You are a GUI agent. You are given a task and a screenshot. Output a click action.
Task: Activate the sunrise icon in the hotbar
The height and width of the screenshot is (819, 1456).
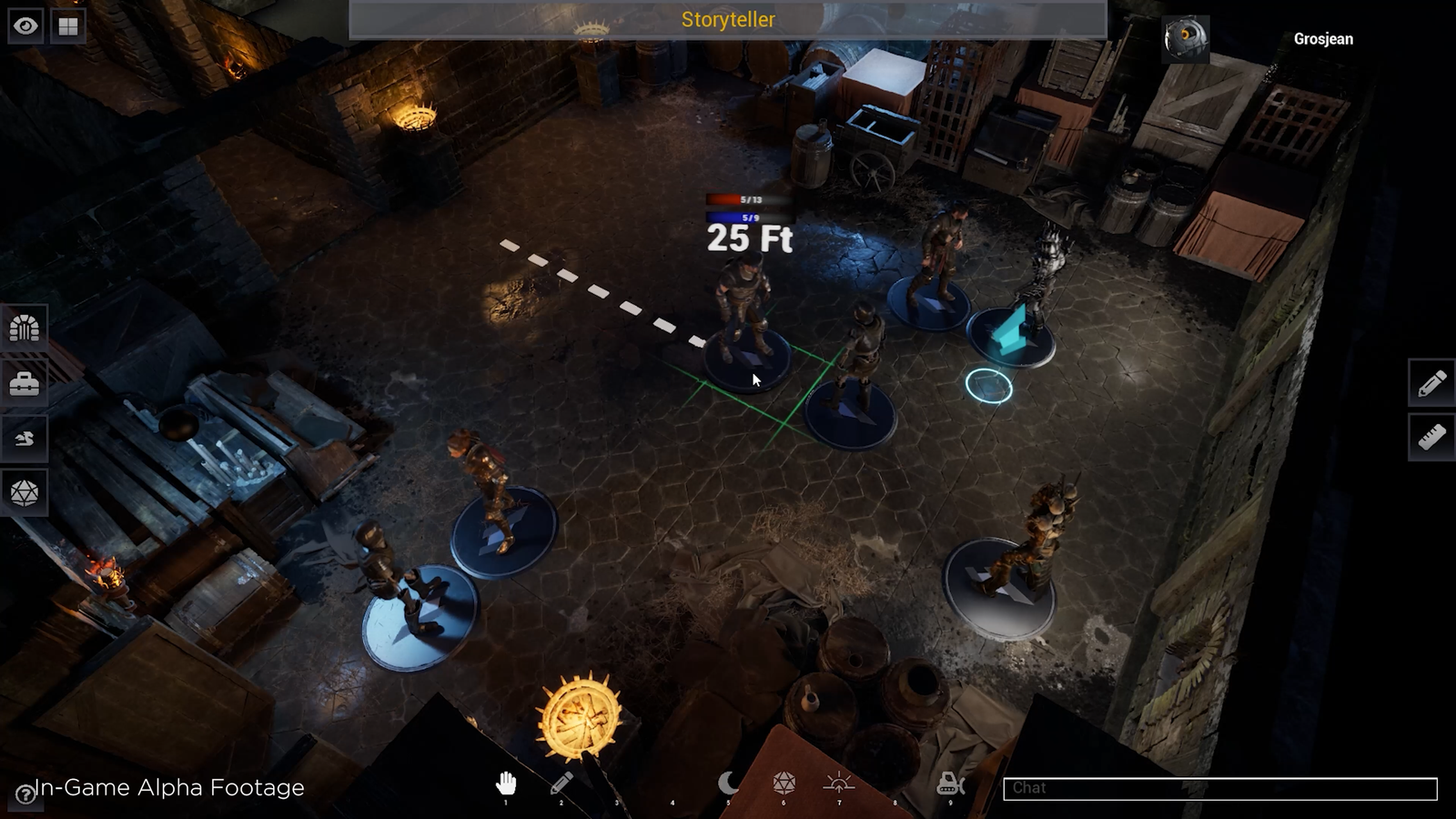point(839,783)
